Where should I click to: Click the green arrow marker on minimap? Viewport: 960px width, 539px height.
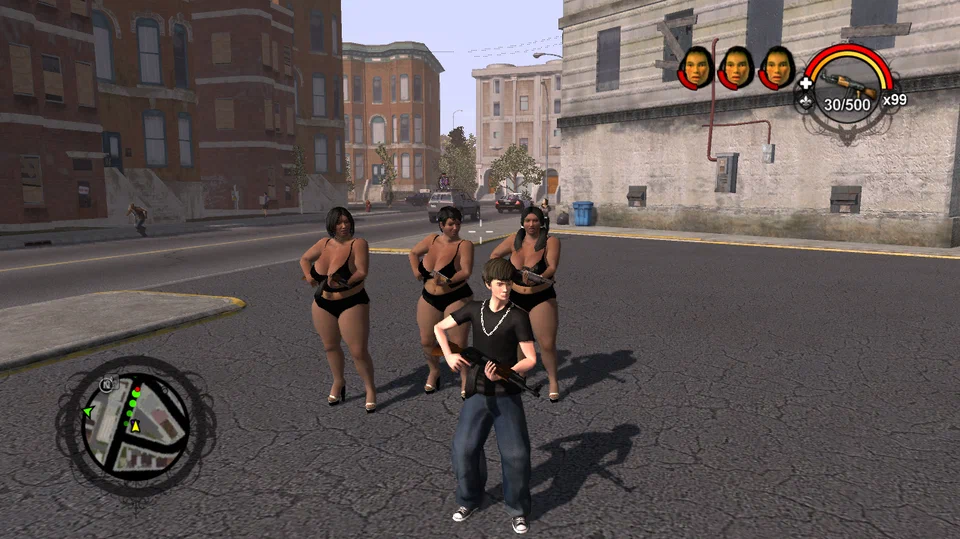pyautogui.click(x=88, y=411)
